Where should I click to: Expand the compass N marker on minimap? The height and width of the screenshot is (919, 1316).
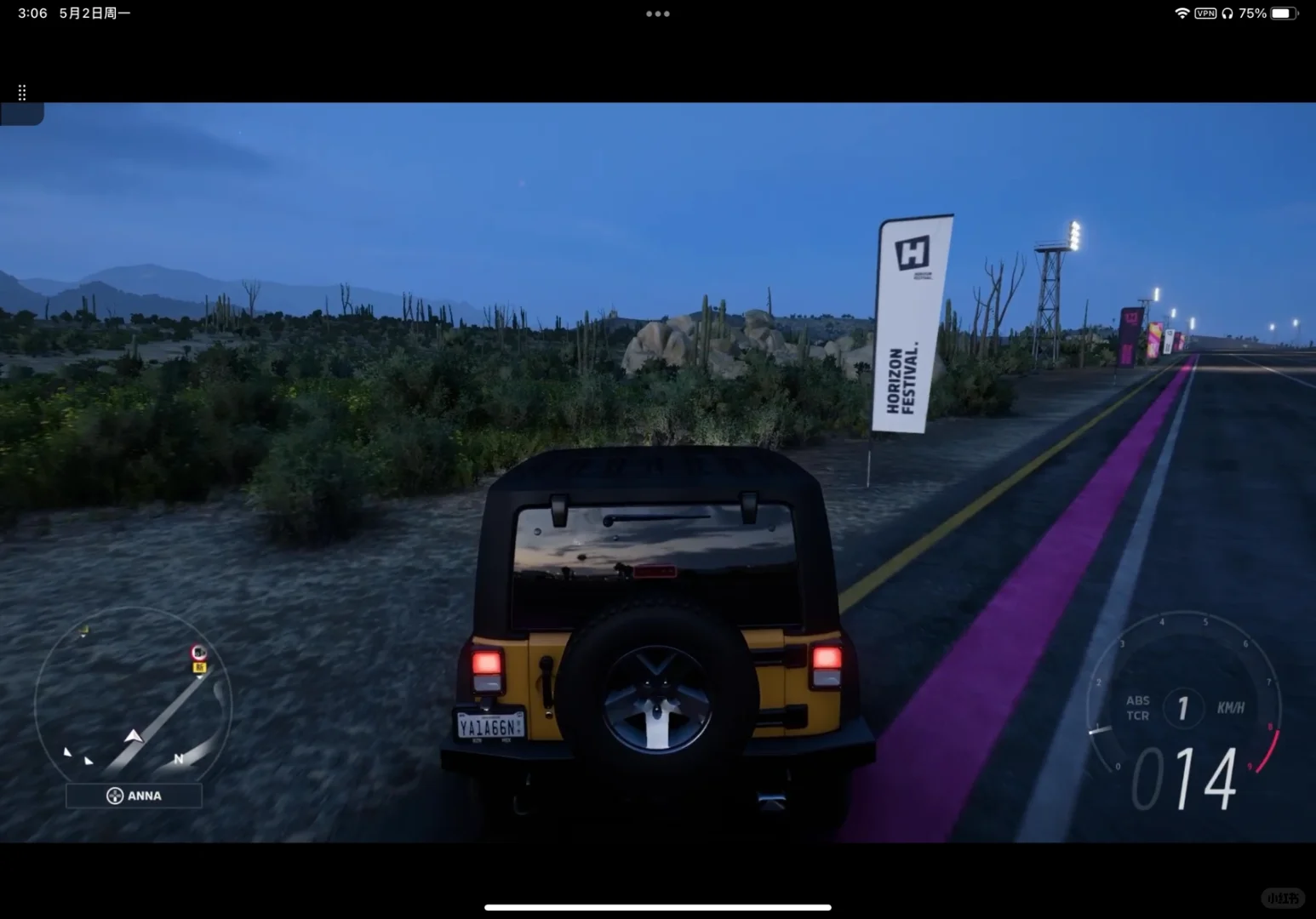[180, 758]
